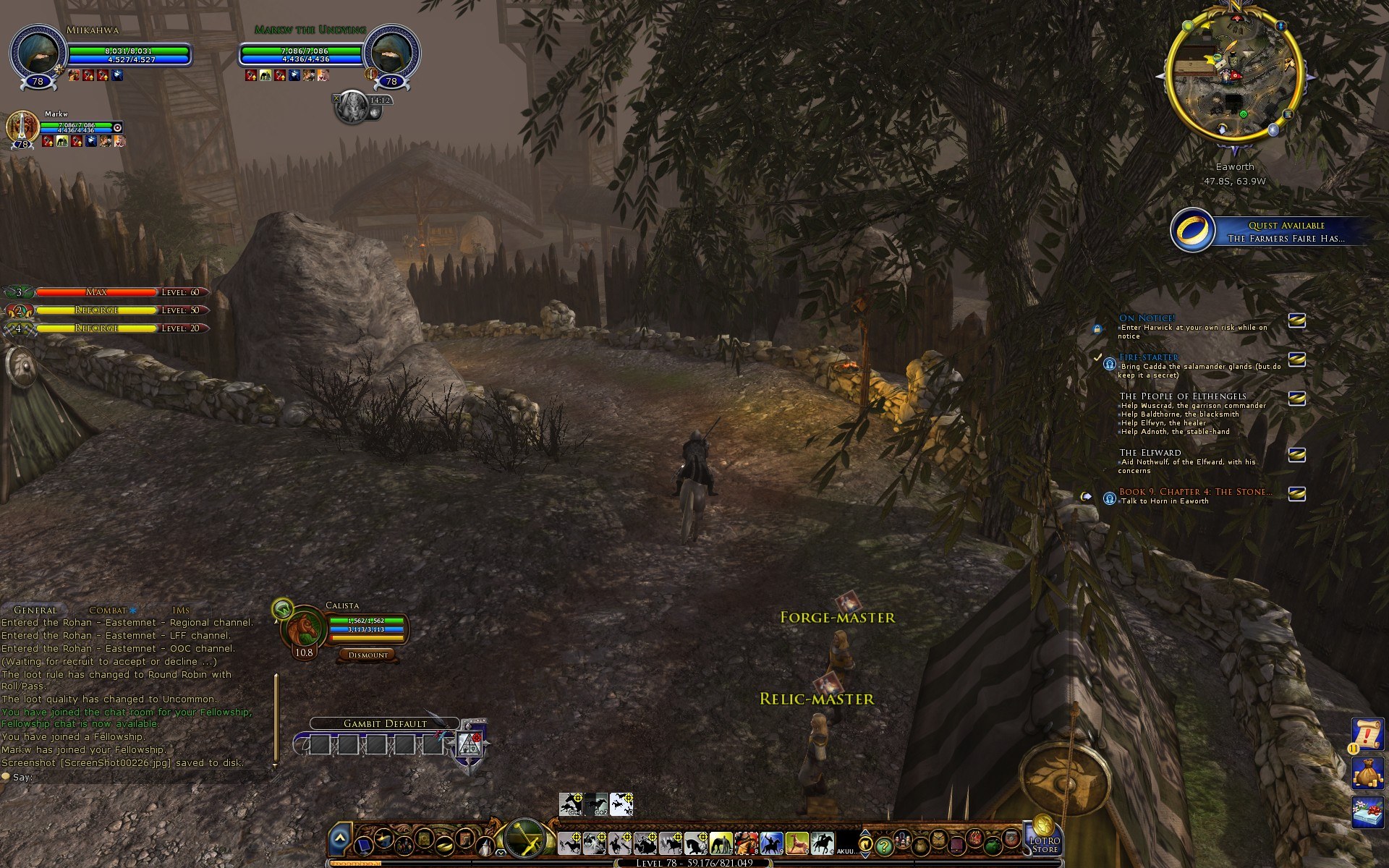
Task: Open the scroll alert with 11 badge
Action: tap(1367, 734)
